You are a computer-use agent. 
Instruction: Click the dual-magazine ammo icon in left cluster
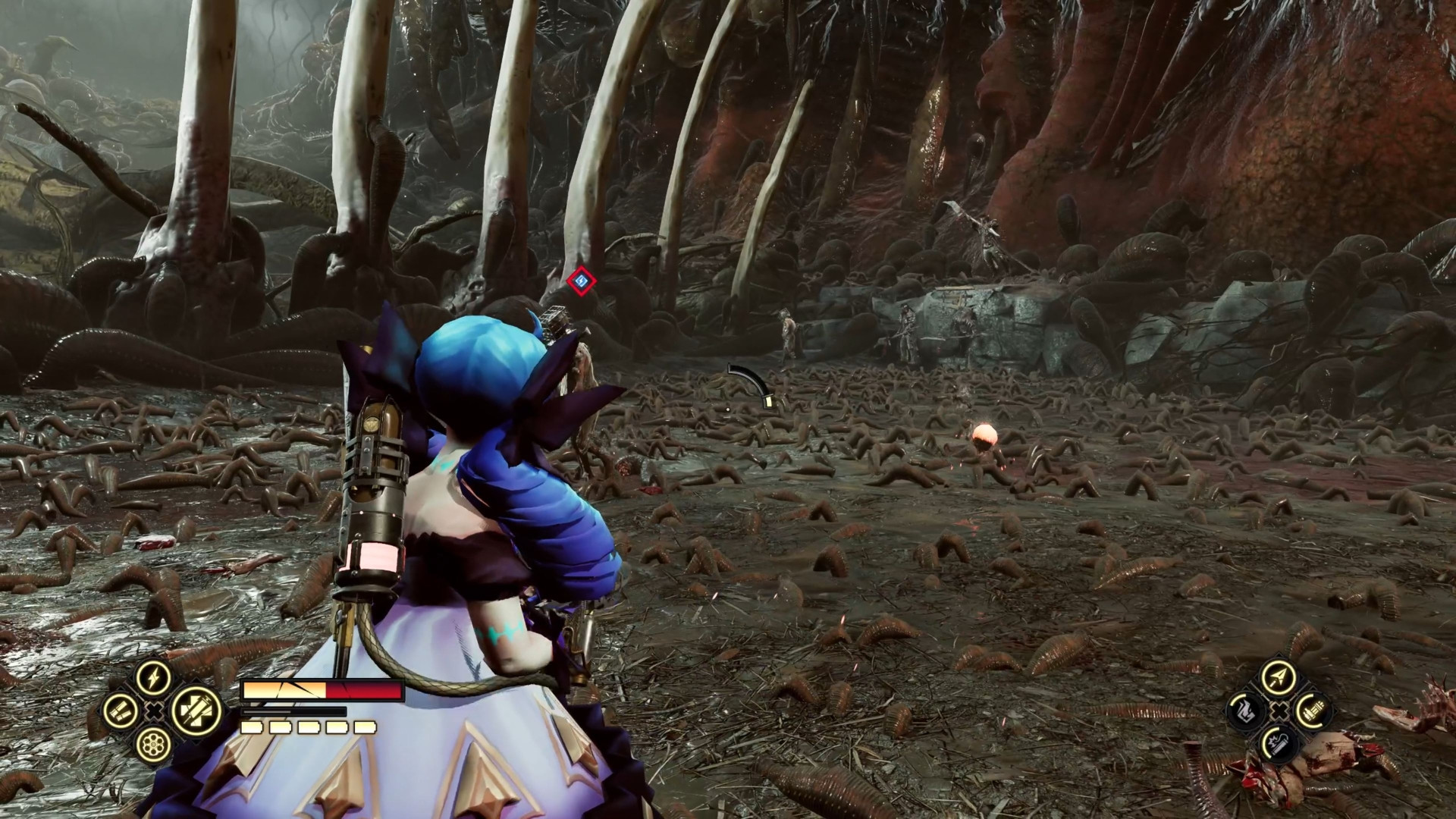[x=121, y=712]
